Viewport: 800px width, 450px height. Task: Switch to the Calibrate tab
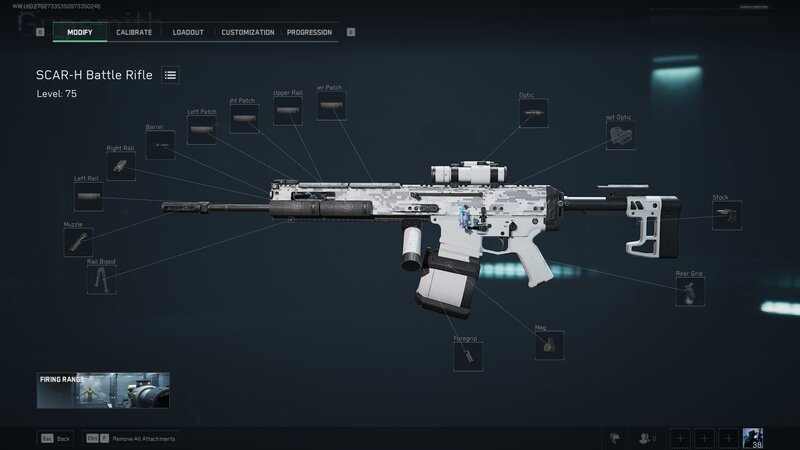pos(133,32)
